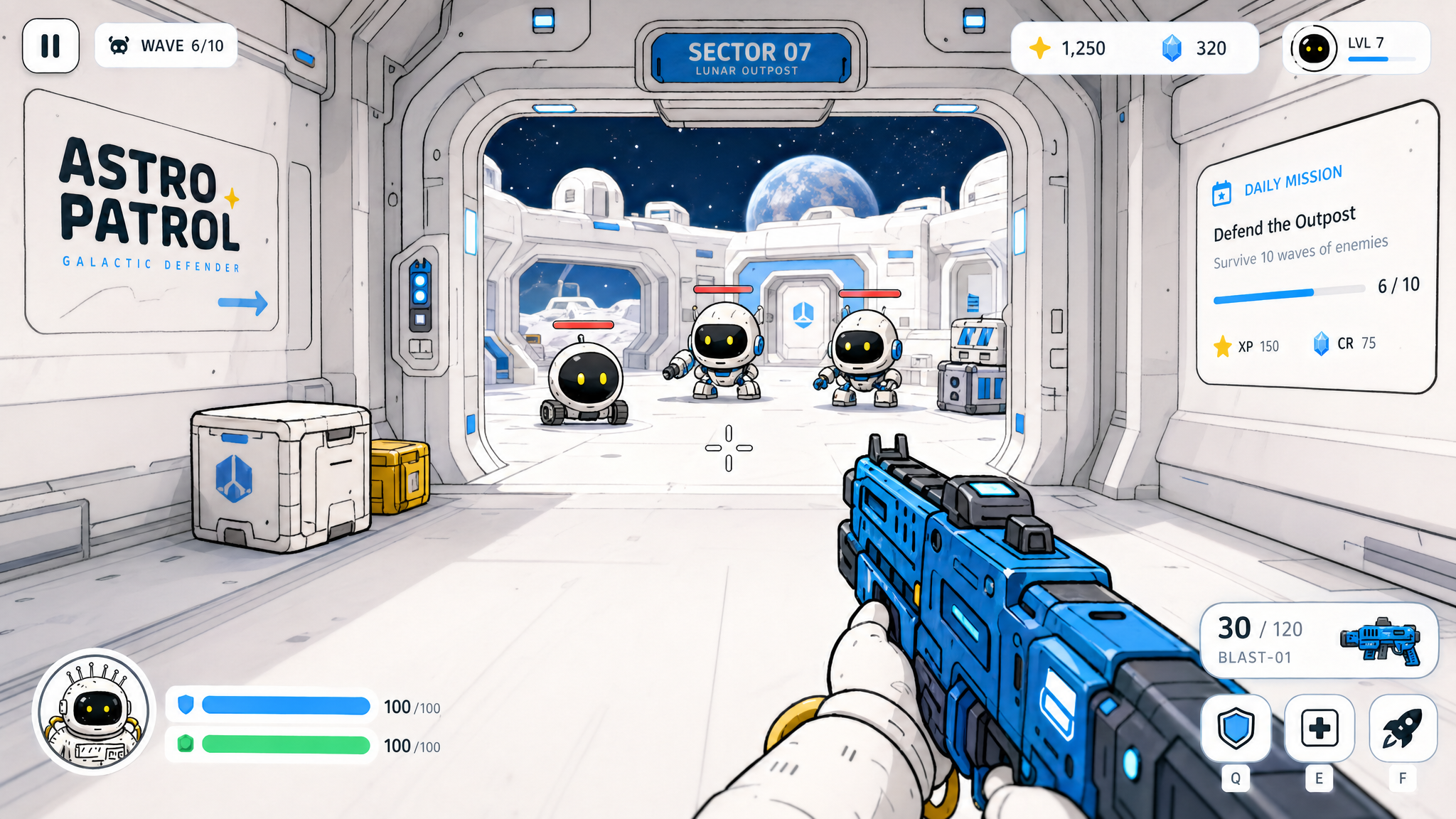1456x819 pixels.
Task: Launch the rocket ability
Action: [1402, 729]
